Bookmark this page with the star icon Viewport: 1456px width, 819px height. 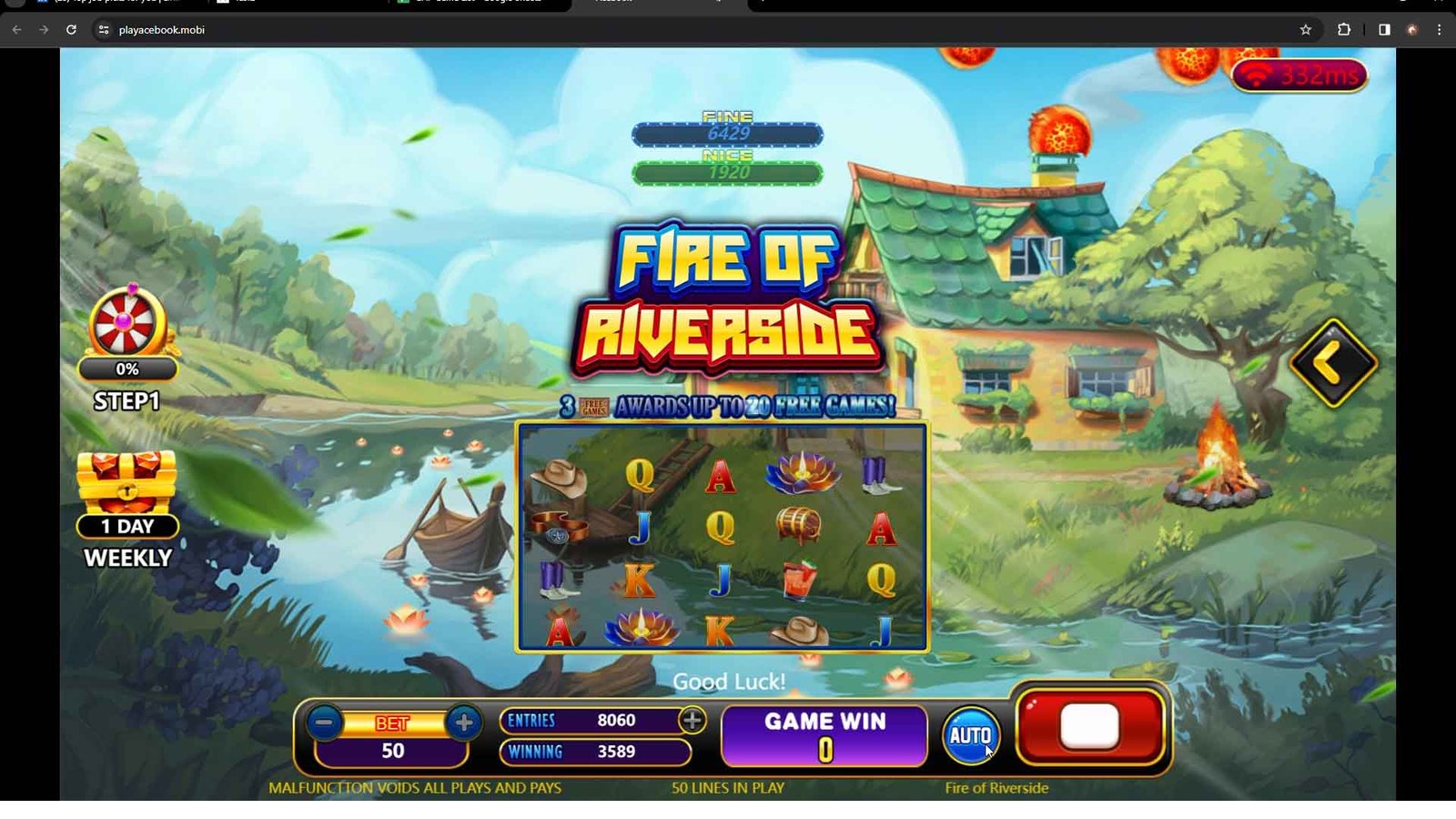point(1306,30)
